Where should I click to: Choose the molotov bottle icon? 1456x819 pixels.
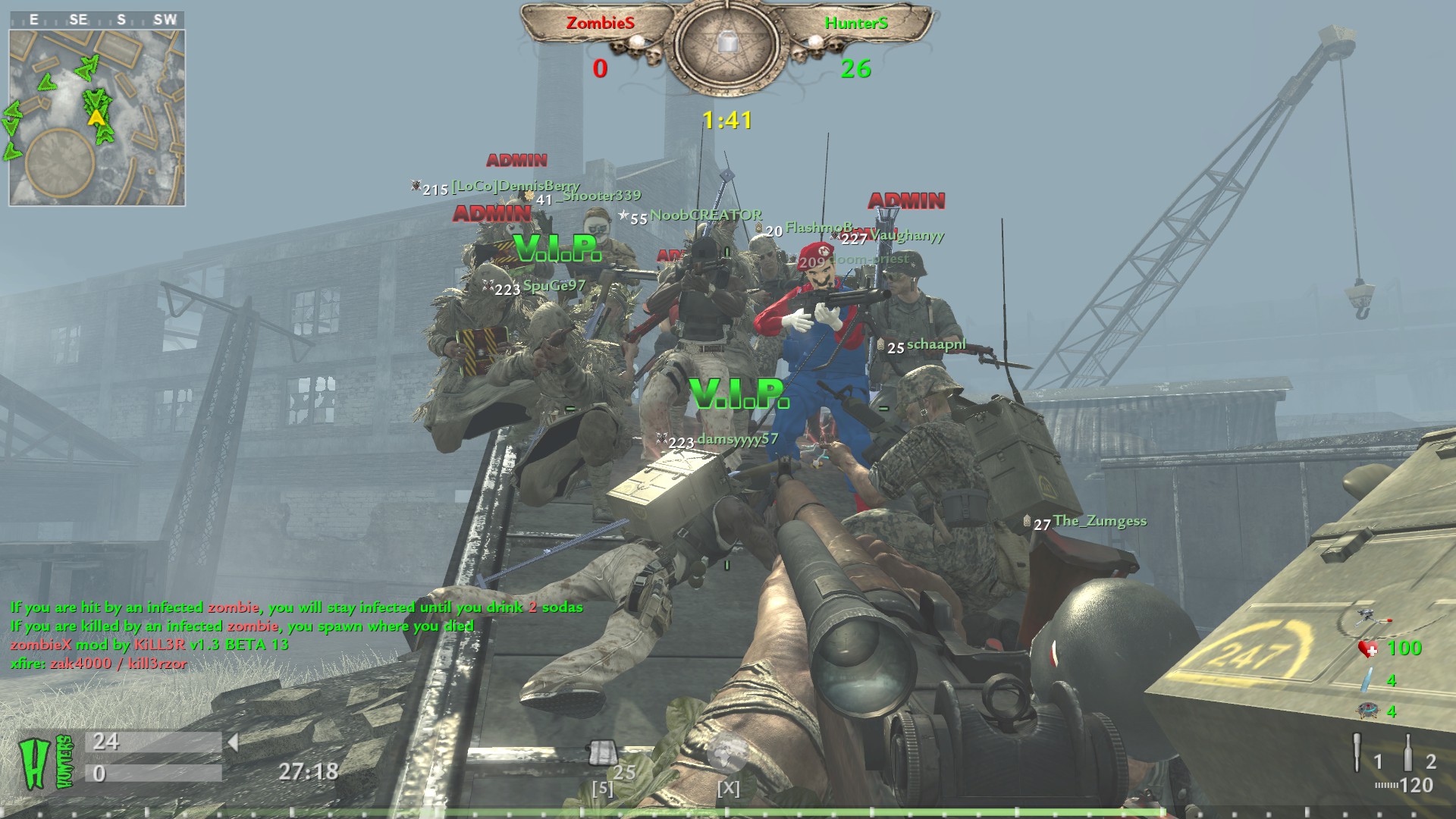pos(1407,752)
